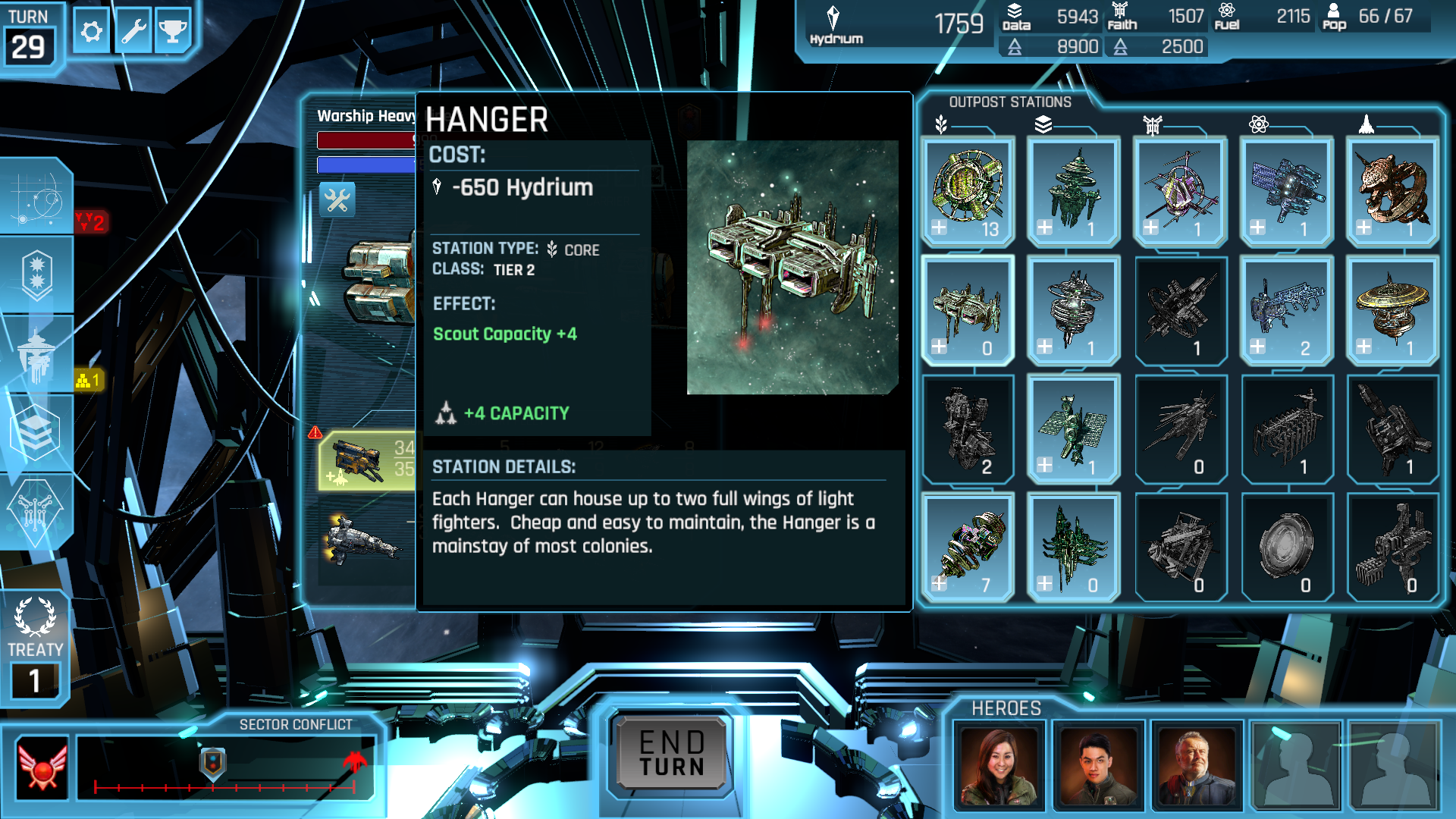Select the female hero portrait

999,766
